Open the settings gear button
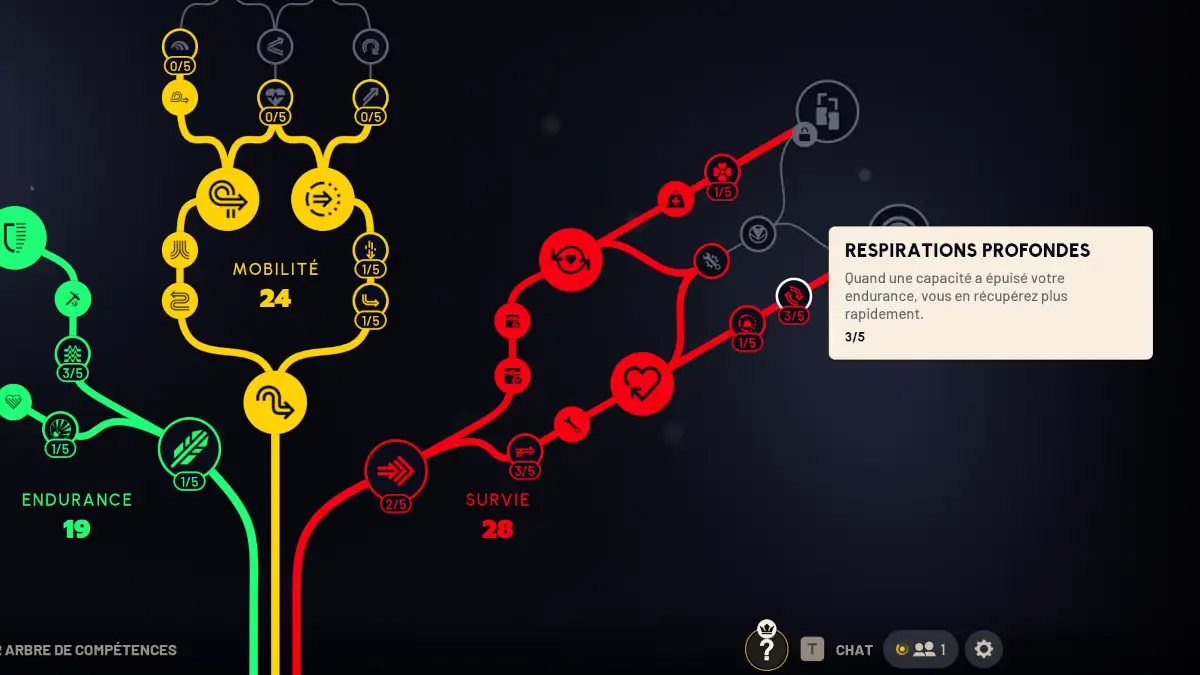 click(x=984, y=649)
